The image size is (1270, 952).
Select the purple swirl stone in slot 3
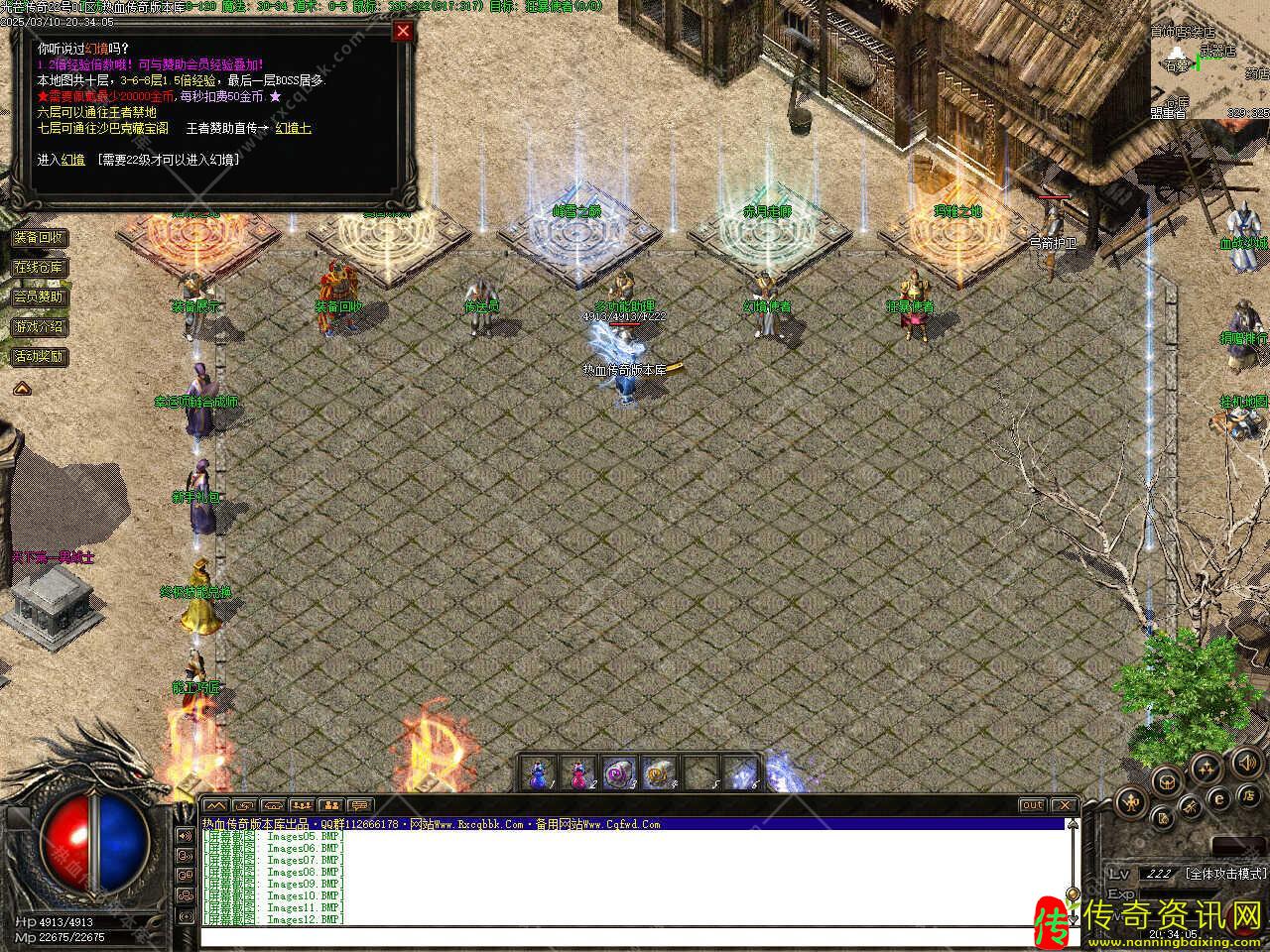[x=616, y=773]
